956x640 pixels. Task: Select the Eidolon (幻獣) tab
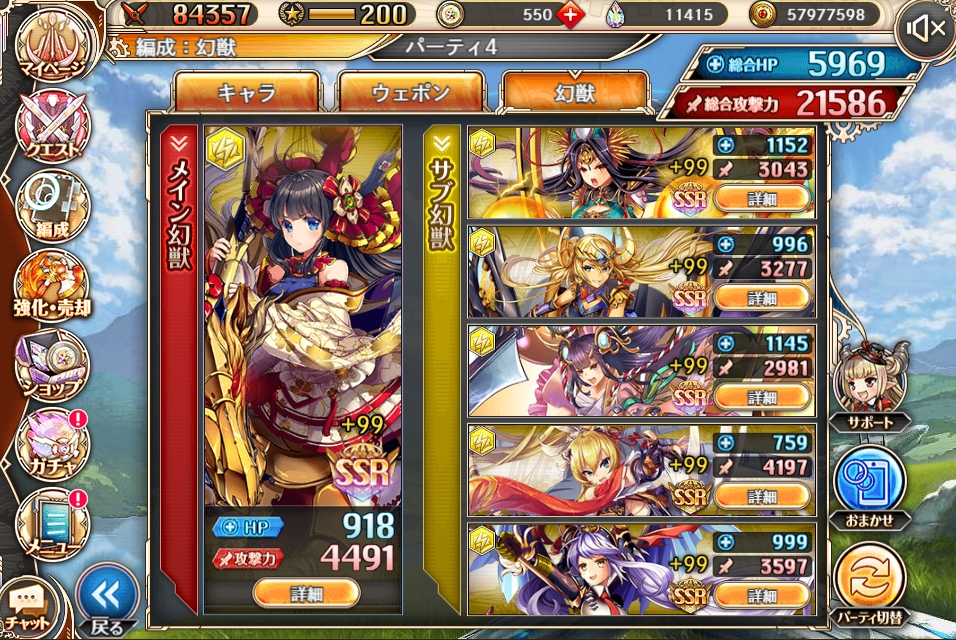pos(575,94)
